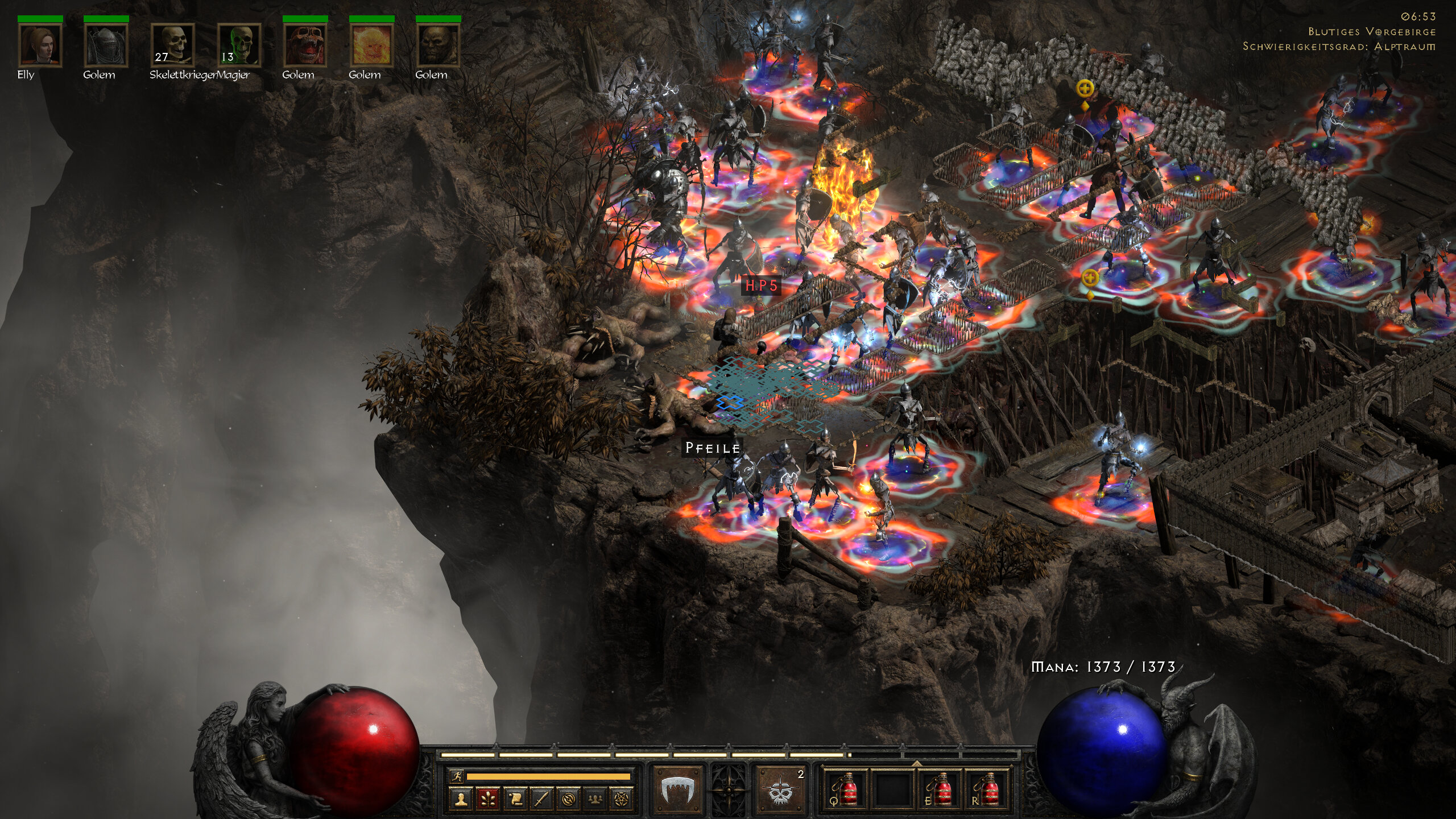Select the red-skull blood Golem portrait

305,45
